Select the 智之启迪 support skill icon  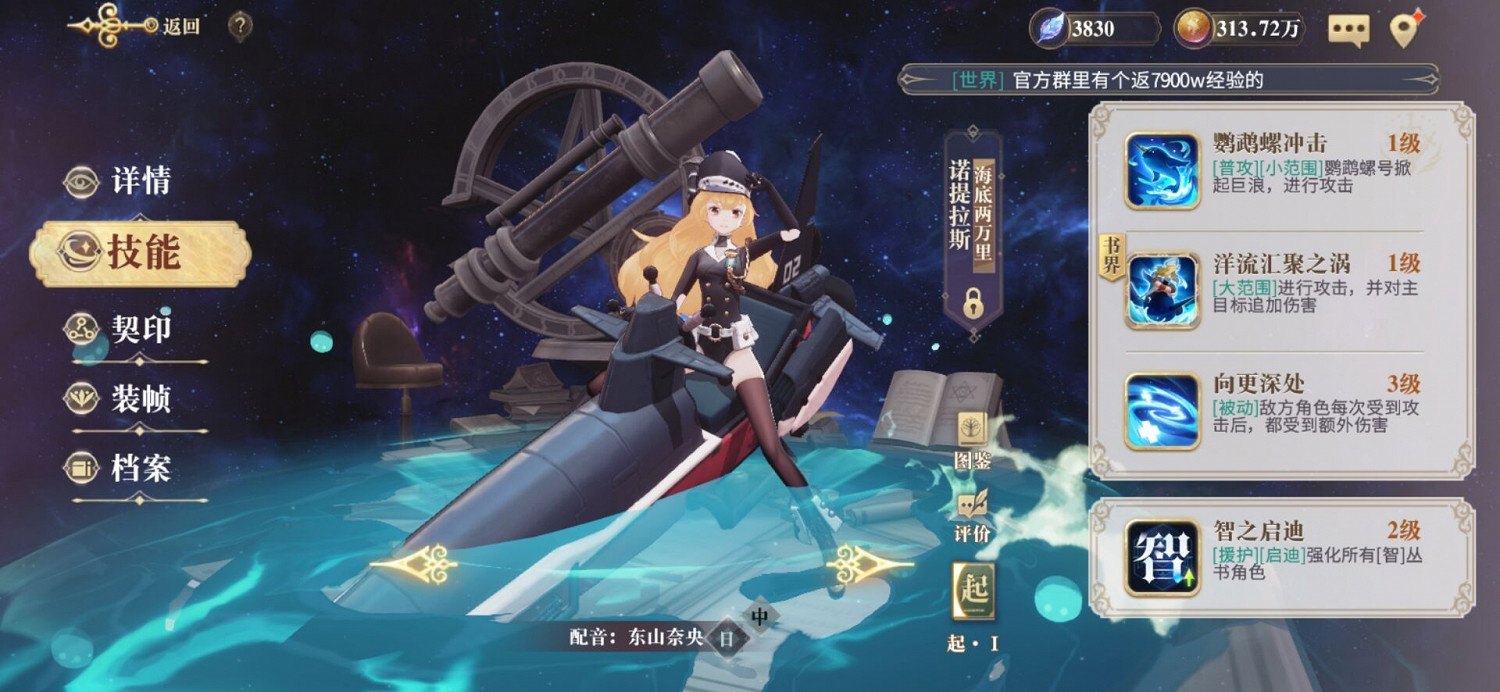(x=1162, y=557)
